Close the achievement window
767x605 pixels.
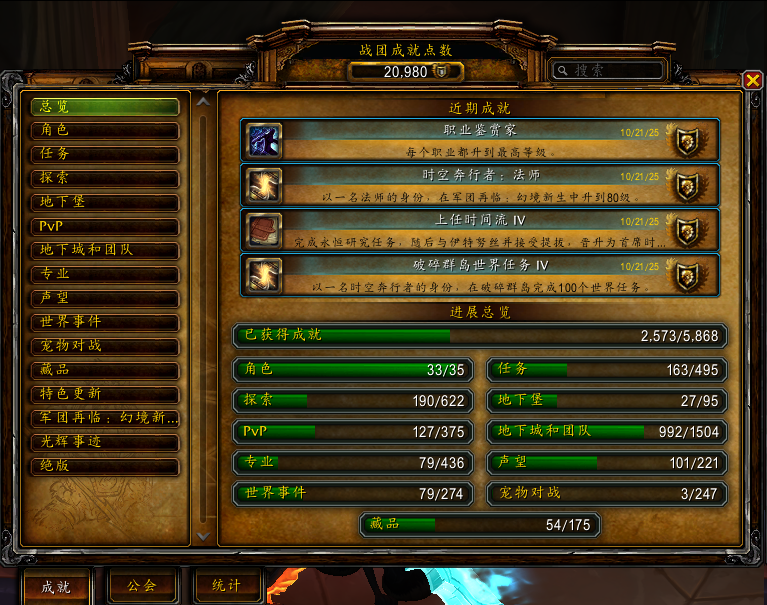pos(752,81)
